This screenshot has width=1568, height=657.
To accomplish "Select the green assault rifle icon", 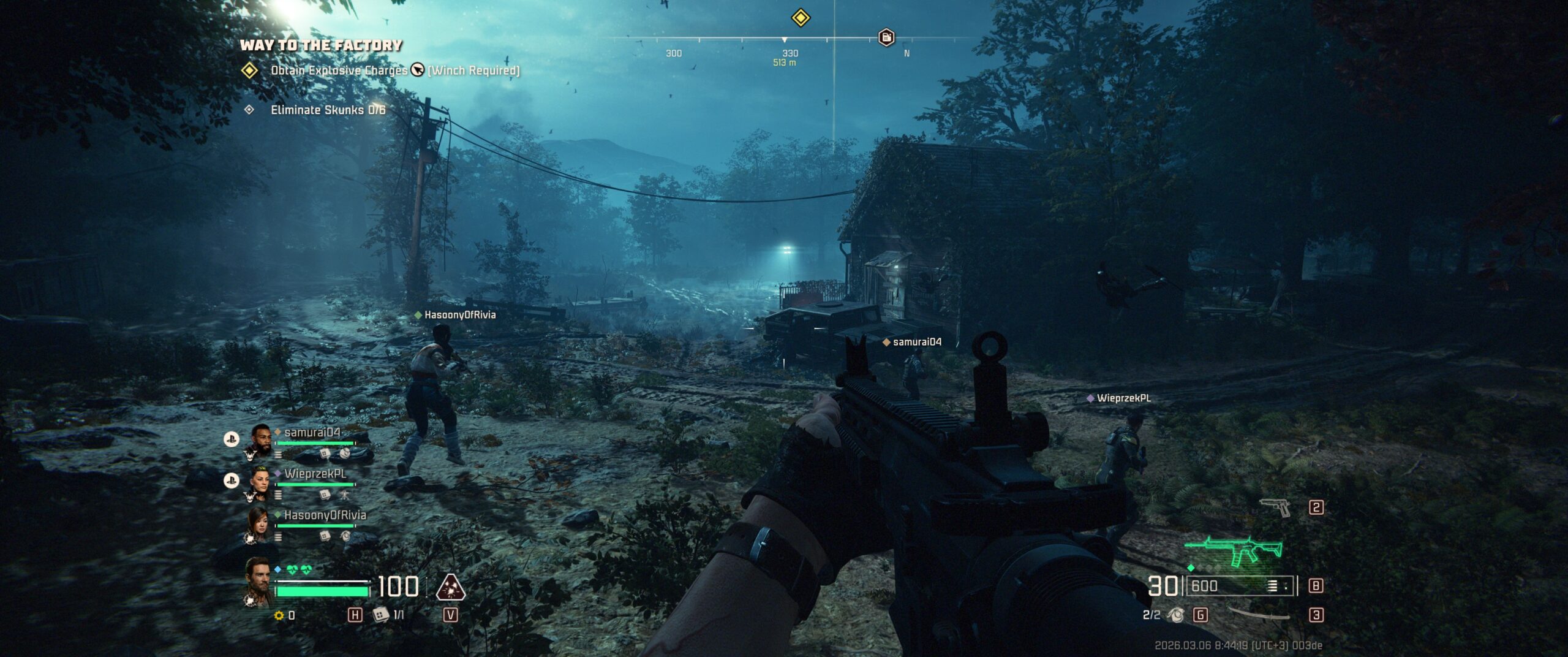I will pyautogui.click(x=1234, y=549).
